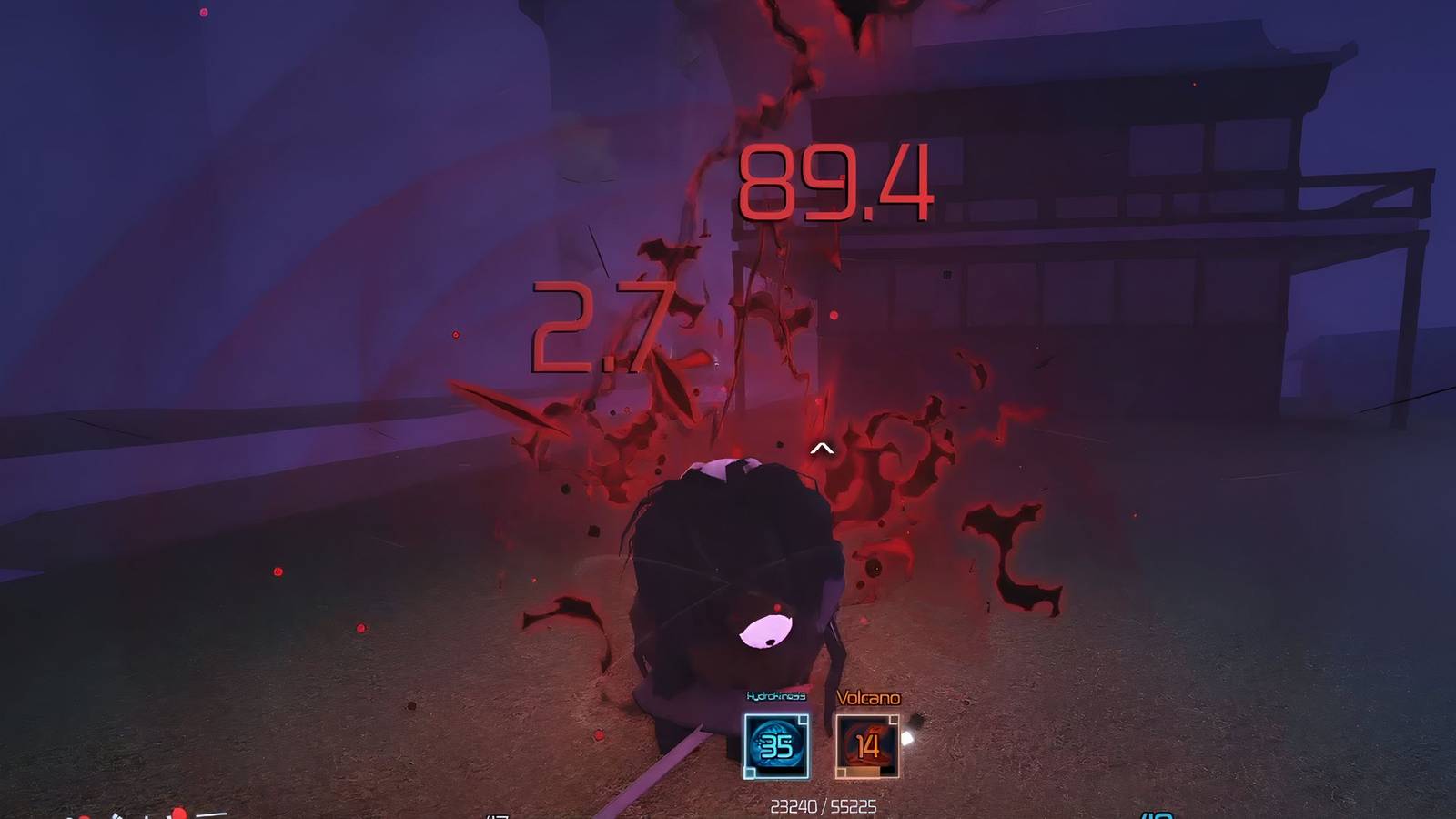The width and height of the screenshot is (1456, 819).
Task: Click the top-right corner marker on Hydrokinesis
Action: pos(802,720)
